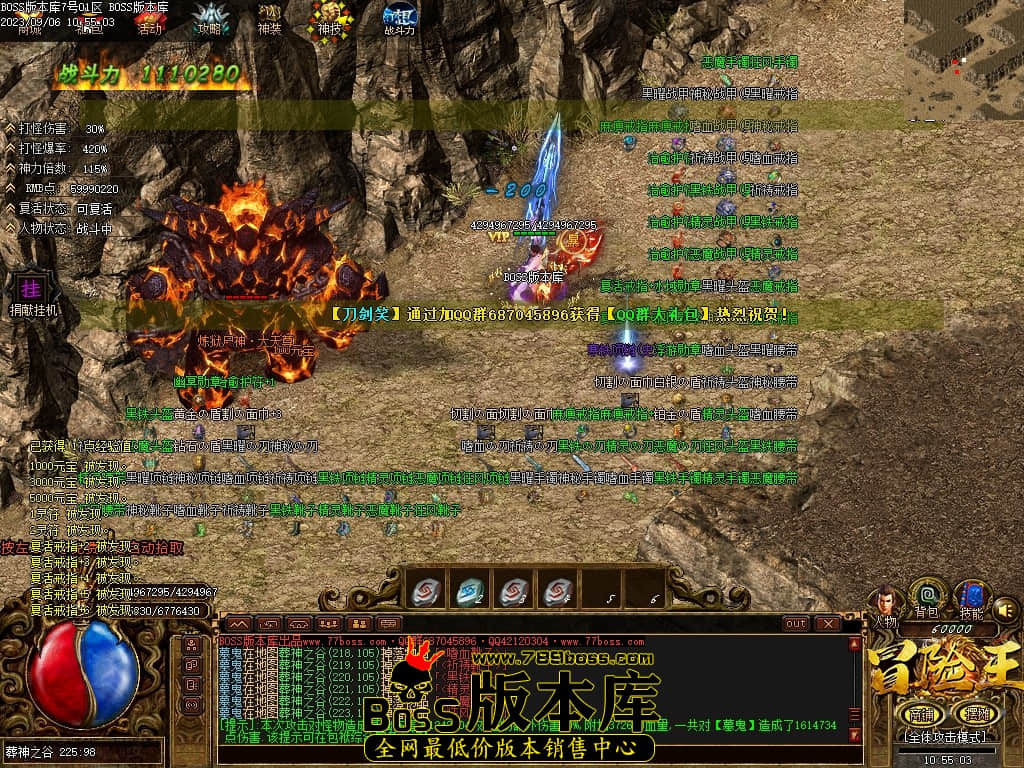Use the blue rune in hotbar slot 2
1024x768 pixels.
pyautogui.click(x=470, y=592)
